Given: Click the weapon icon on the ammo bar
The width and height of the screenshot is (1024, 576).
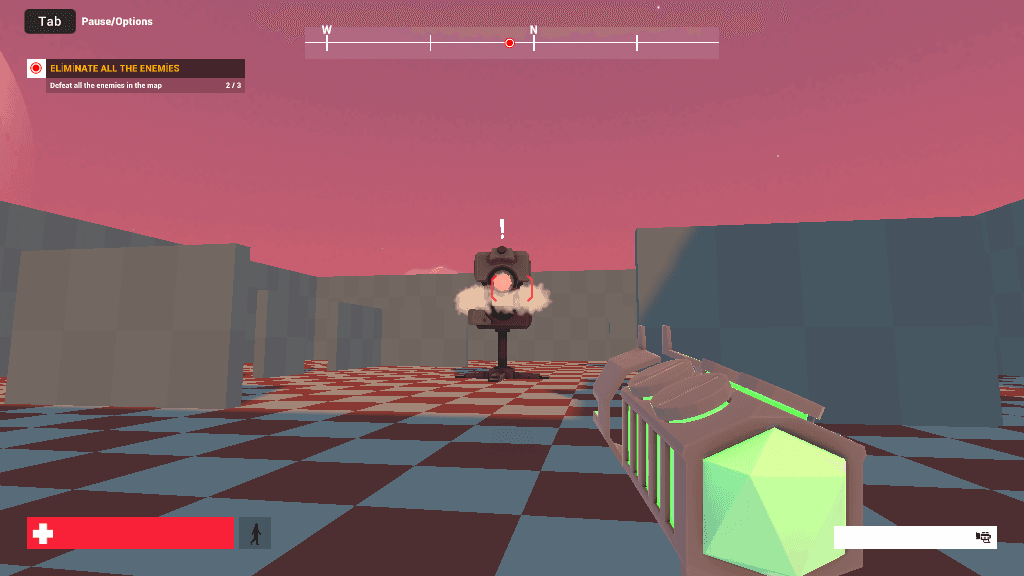Looking at the screenshot, I should coord(983,537).
